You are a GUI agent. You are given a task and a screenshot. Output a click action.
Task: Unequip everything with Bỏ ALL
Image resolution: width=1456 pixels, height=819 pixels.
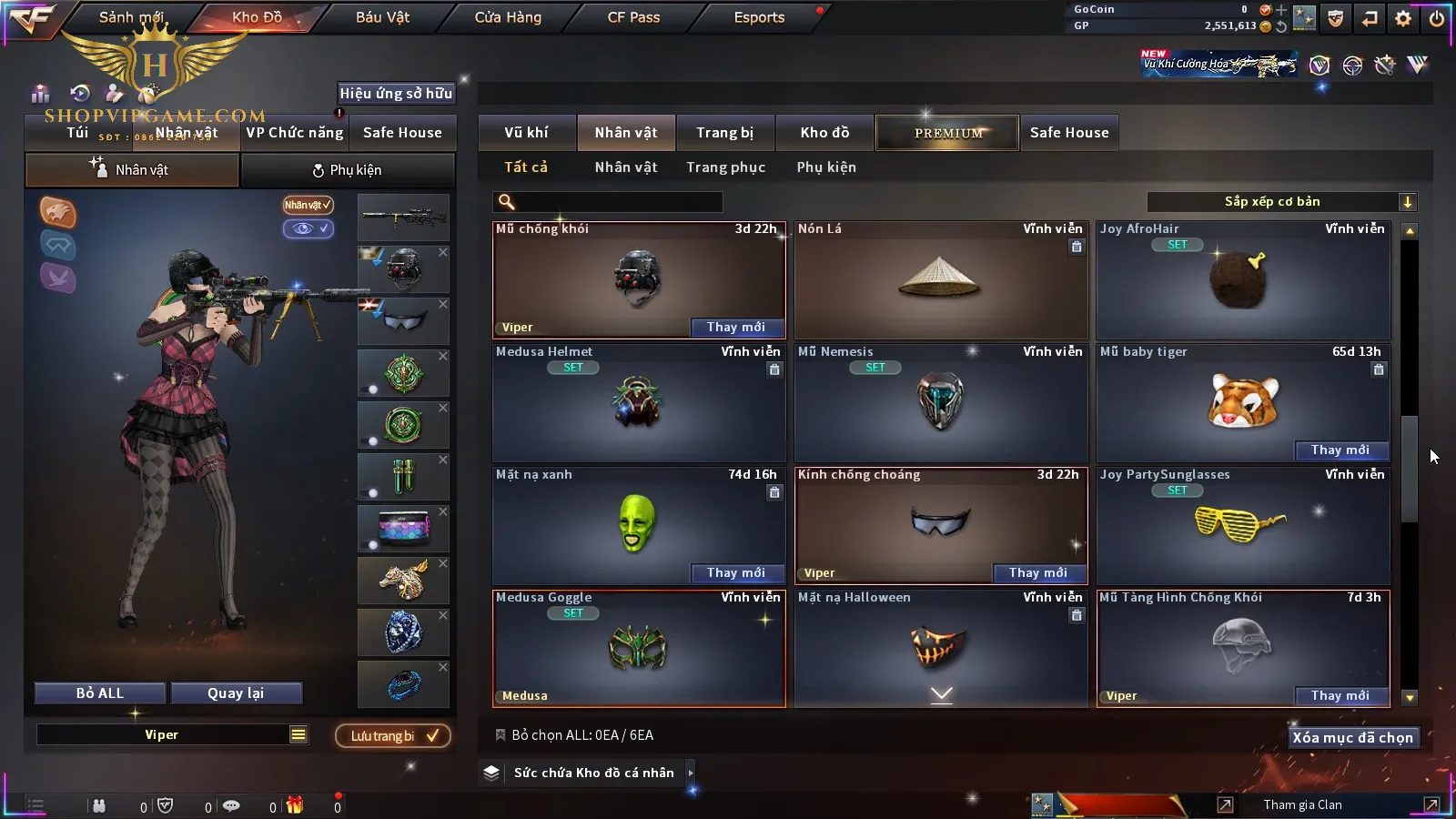(100, 693)
